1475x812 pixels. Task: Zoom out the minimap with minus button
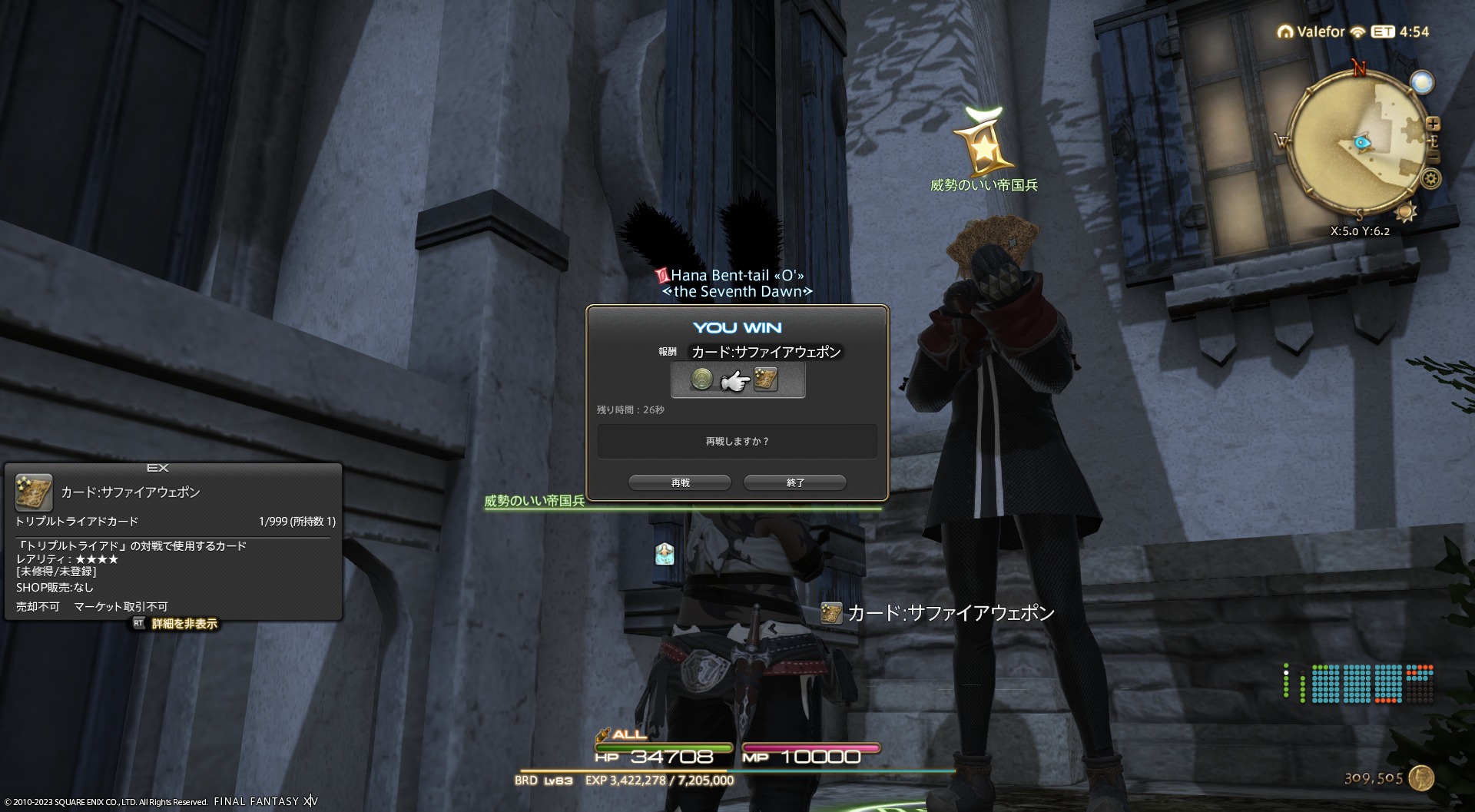[1433, 158]
